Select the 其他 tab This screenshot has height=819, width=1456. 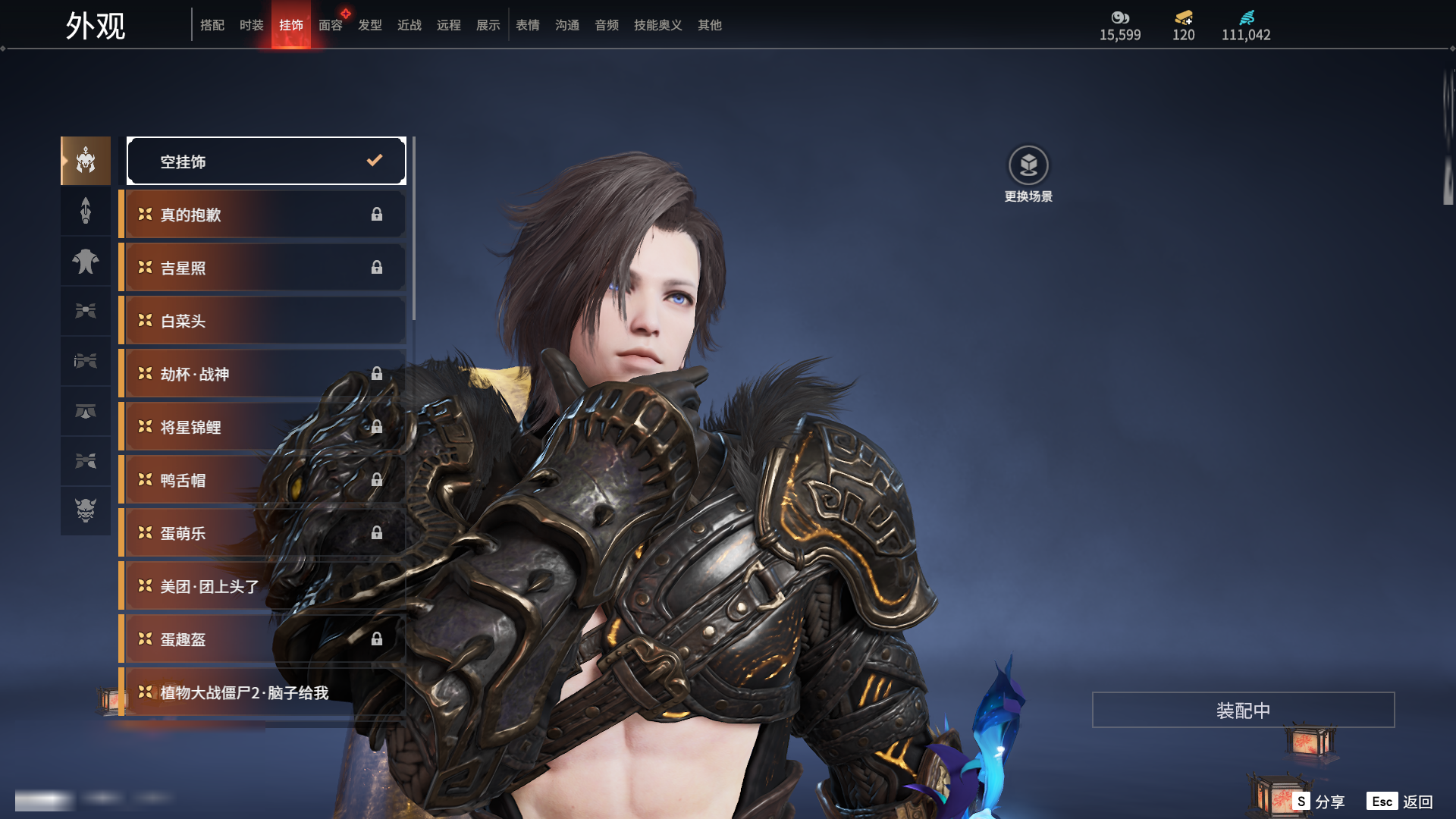(x=710, y=25)
